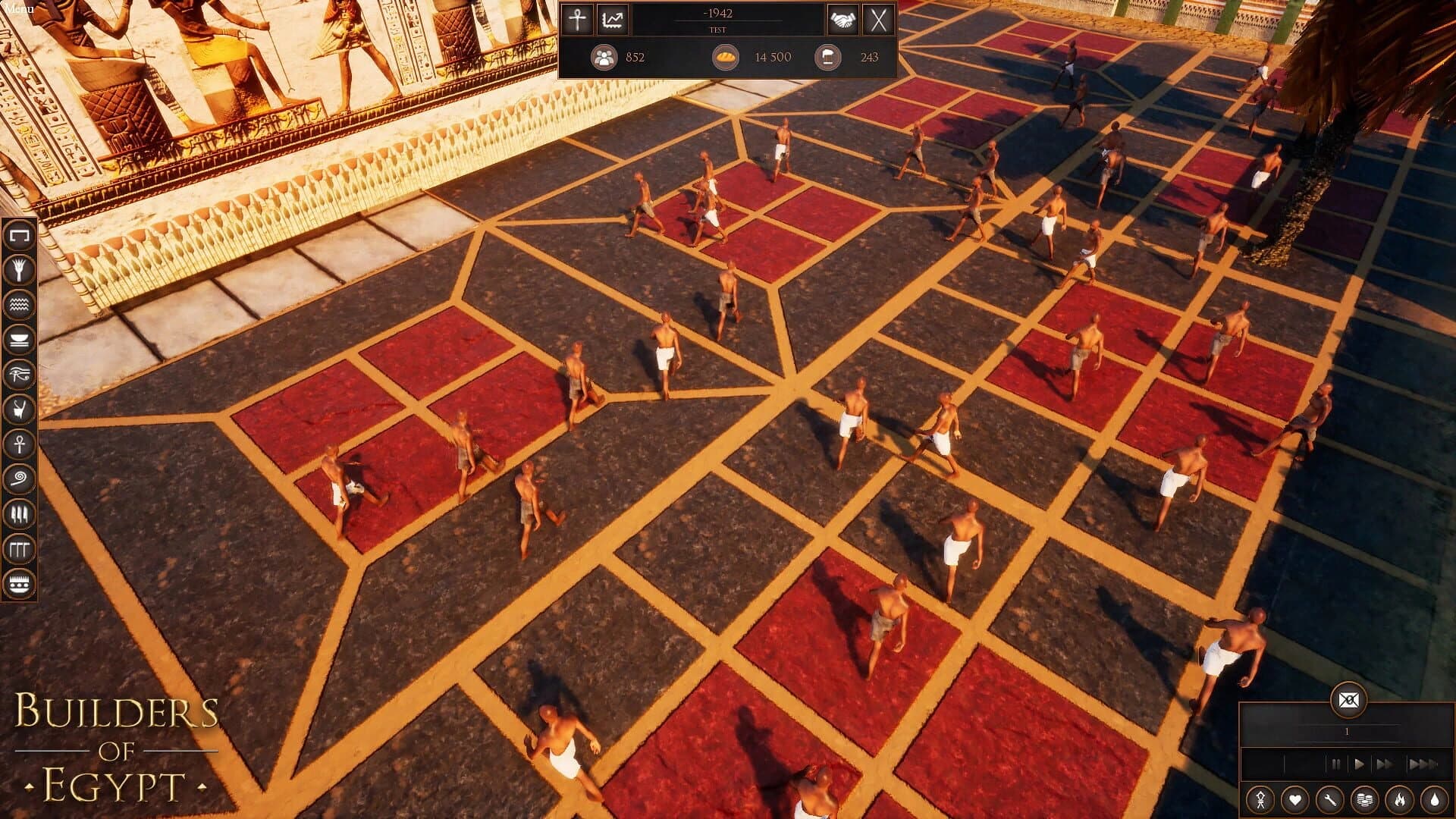Select the water category tool
This screenshot has height=819, width=1456.
[18, 303]
